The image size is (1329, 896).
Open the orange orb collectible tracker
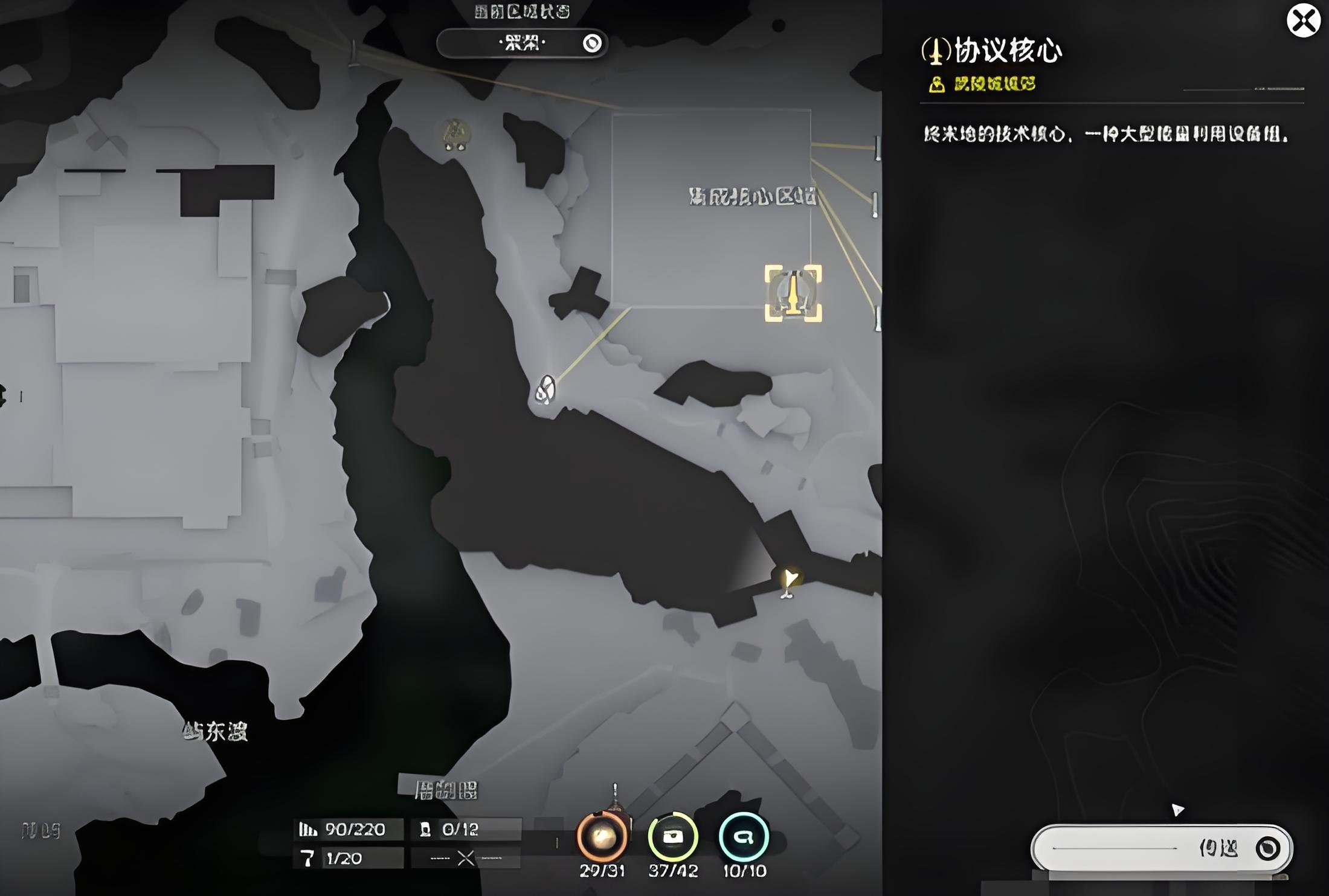[x=602, y=837]
